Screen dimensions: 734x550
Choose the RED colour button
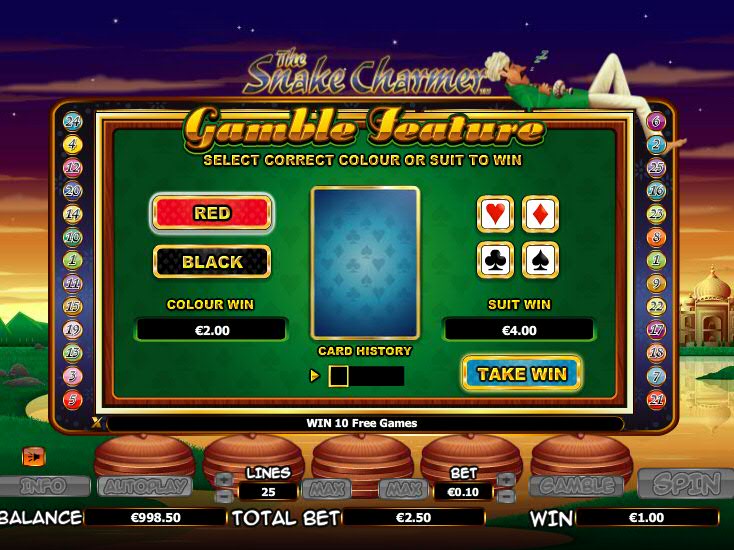(211, 213)
